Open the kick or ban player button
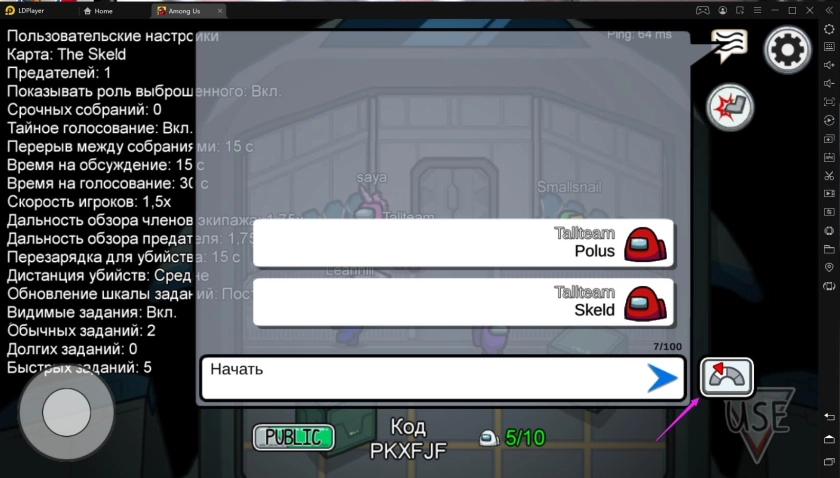The width and height of the screenshot is (840, 478). tap(729, 107)
